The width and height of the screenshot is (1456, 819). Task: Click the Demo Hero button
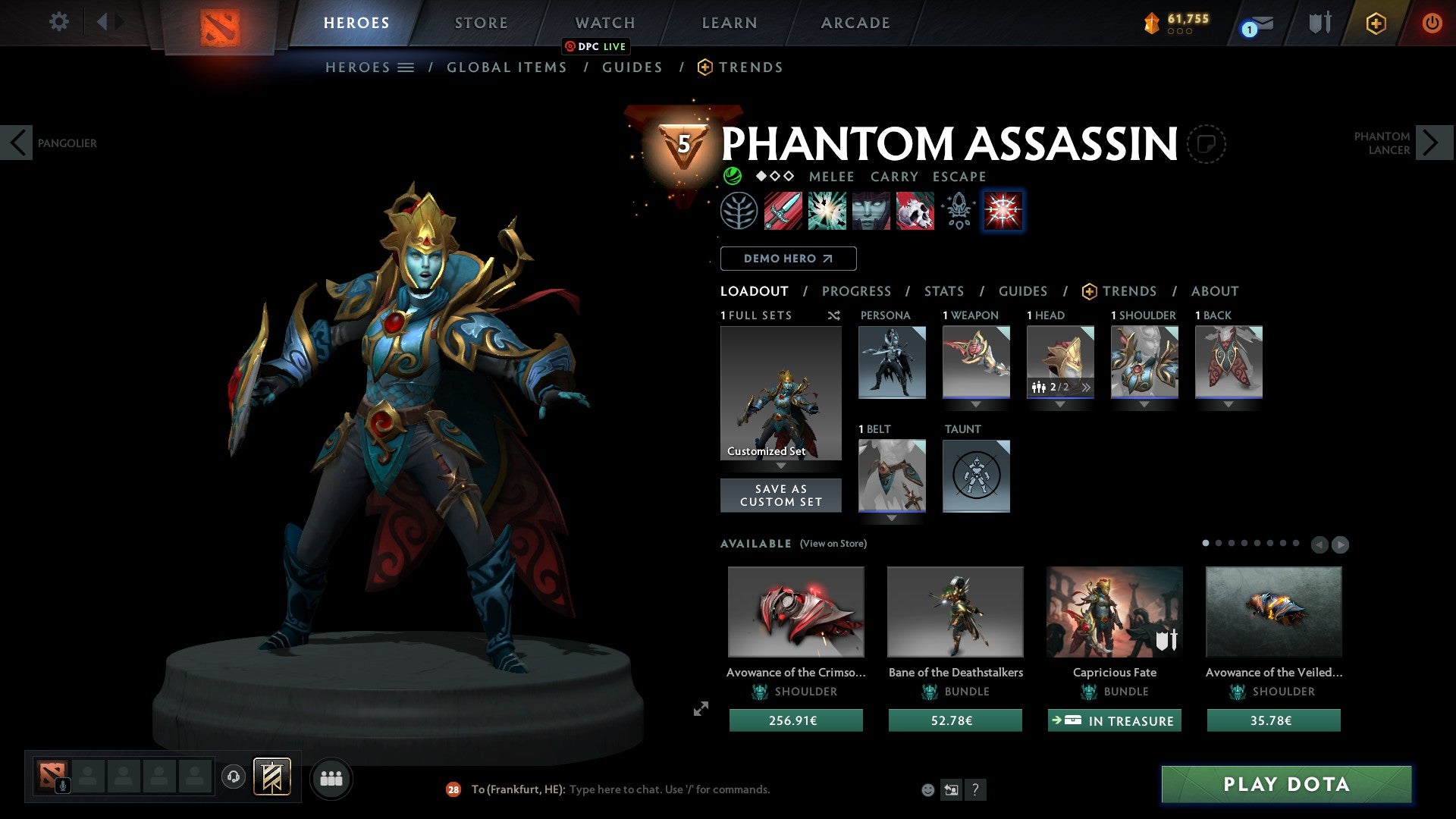(789, 258)
